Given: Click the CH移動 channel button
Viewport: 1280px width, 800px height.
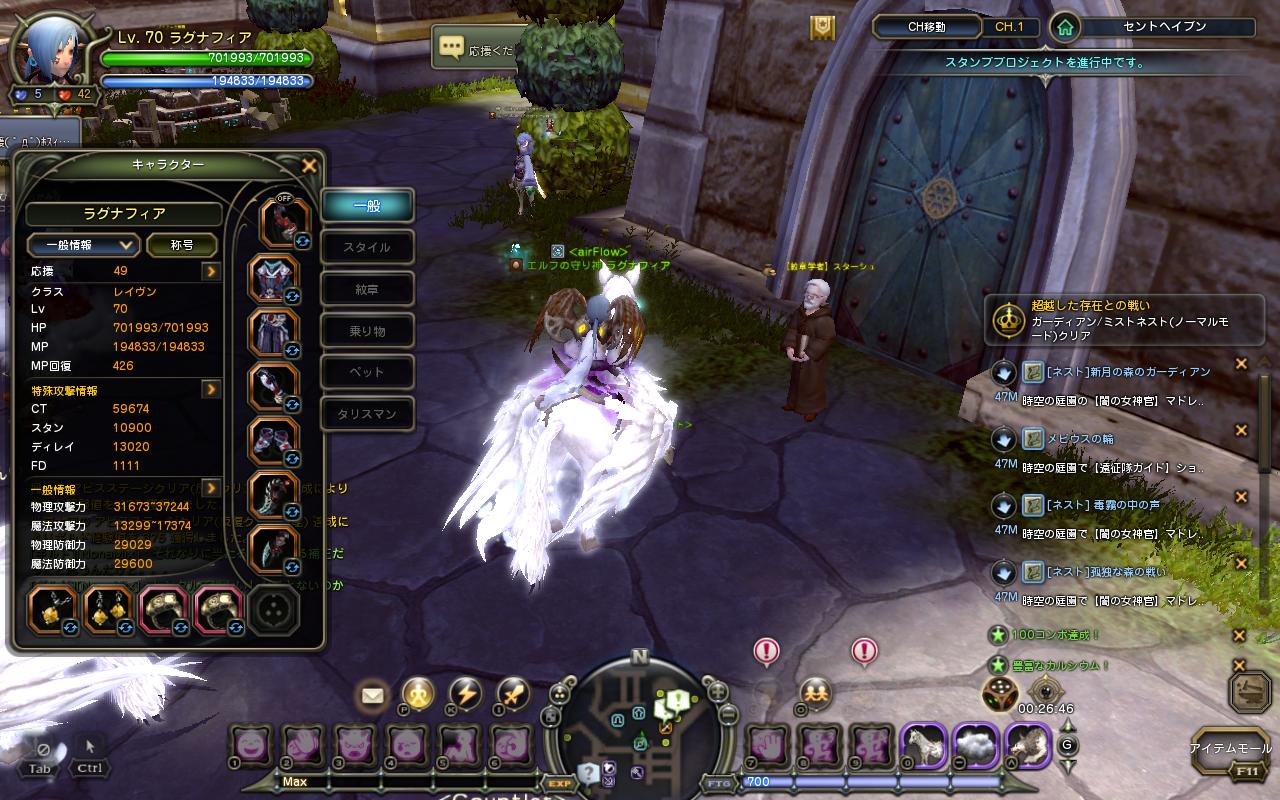Looking at the screenshot, I should click(x=926, y=27).
